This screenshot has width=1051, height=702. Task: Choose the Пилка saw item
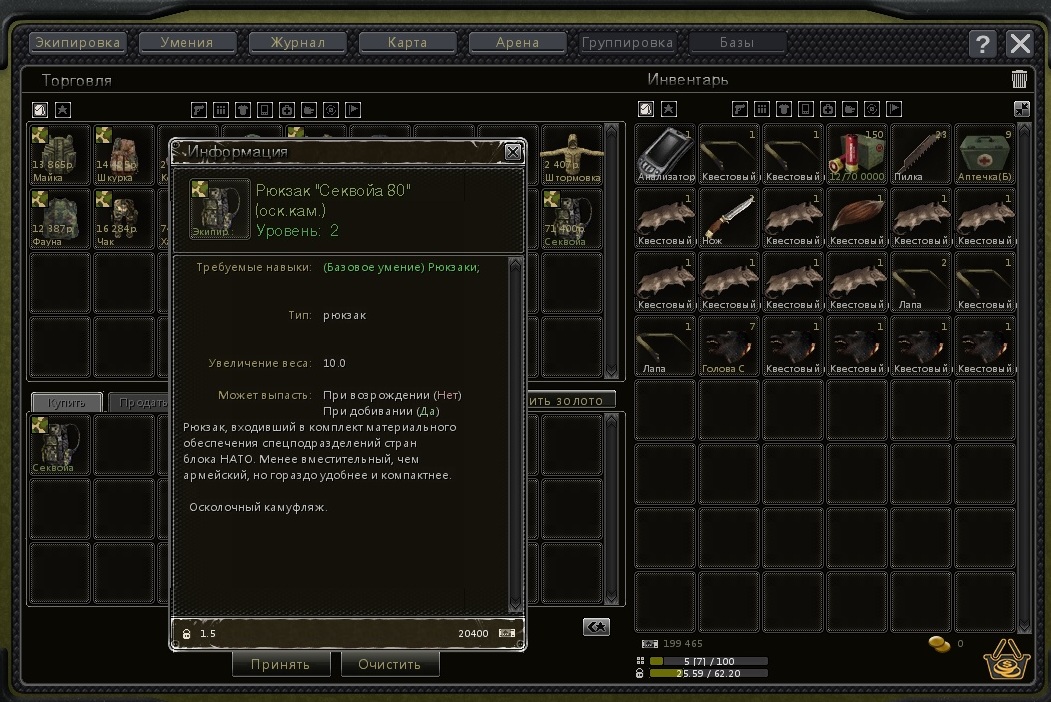pyautogui.click(x=921, y=155)
